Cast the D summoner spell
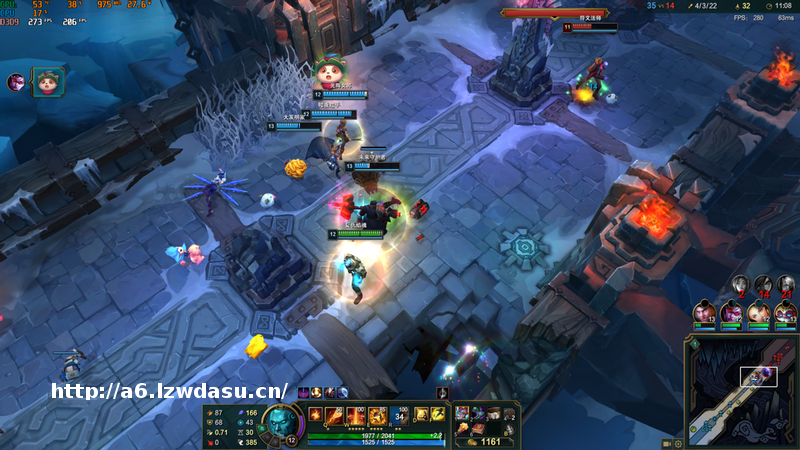 click(x=422, y=414)
